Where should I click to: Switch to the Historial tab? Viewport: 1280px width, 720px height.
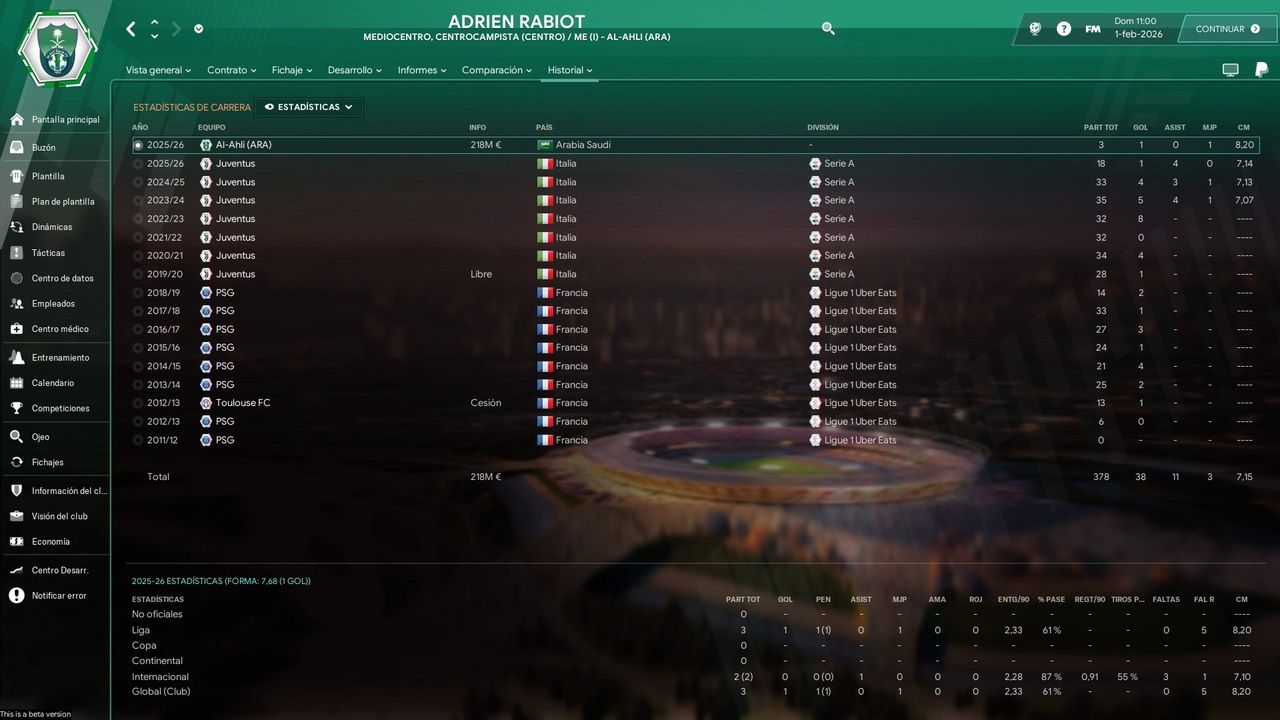click(568, 70)
